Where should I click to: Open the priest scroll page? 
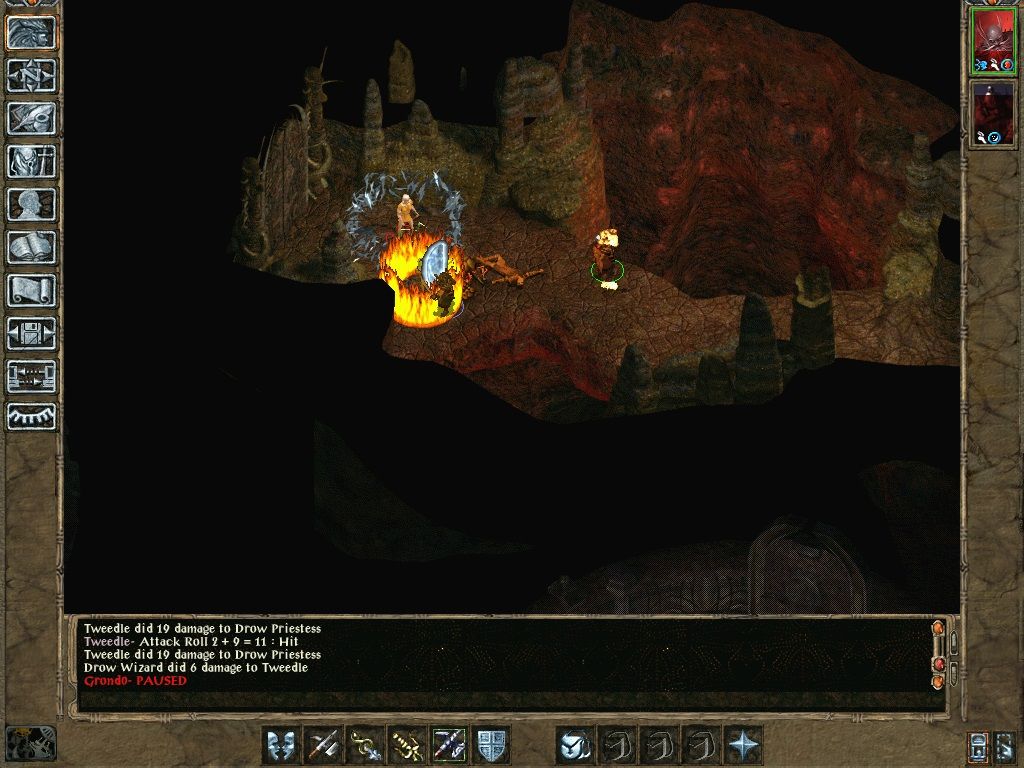click(31, 290)
